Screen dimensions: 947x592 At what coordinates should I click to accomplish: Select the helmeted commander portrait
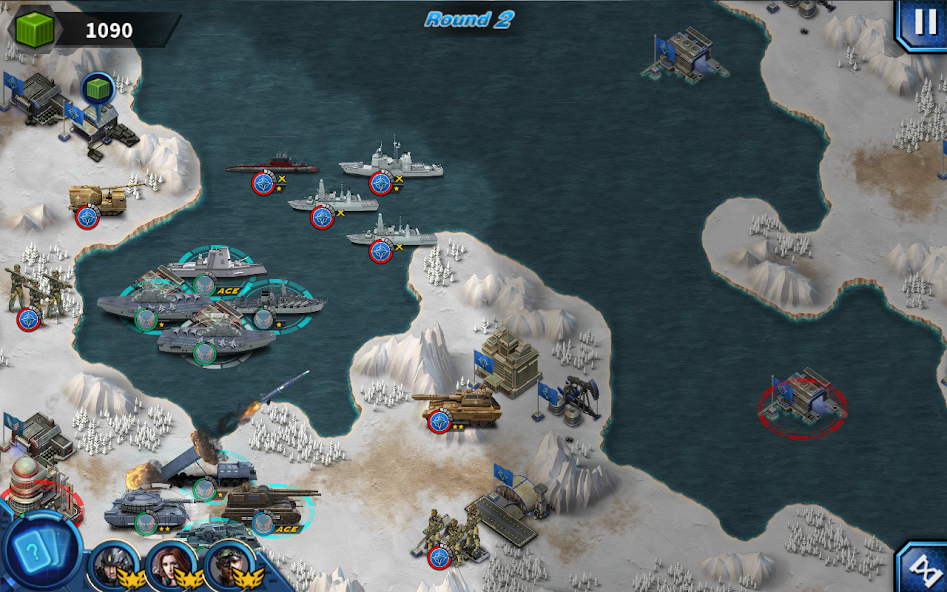(108, 564)
